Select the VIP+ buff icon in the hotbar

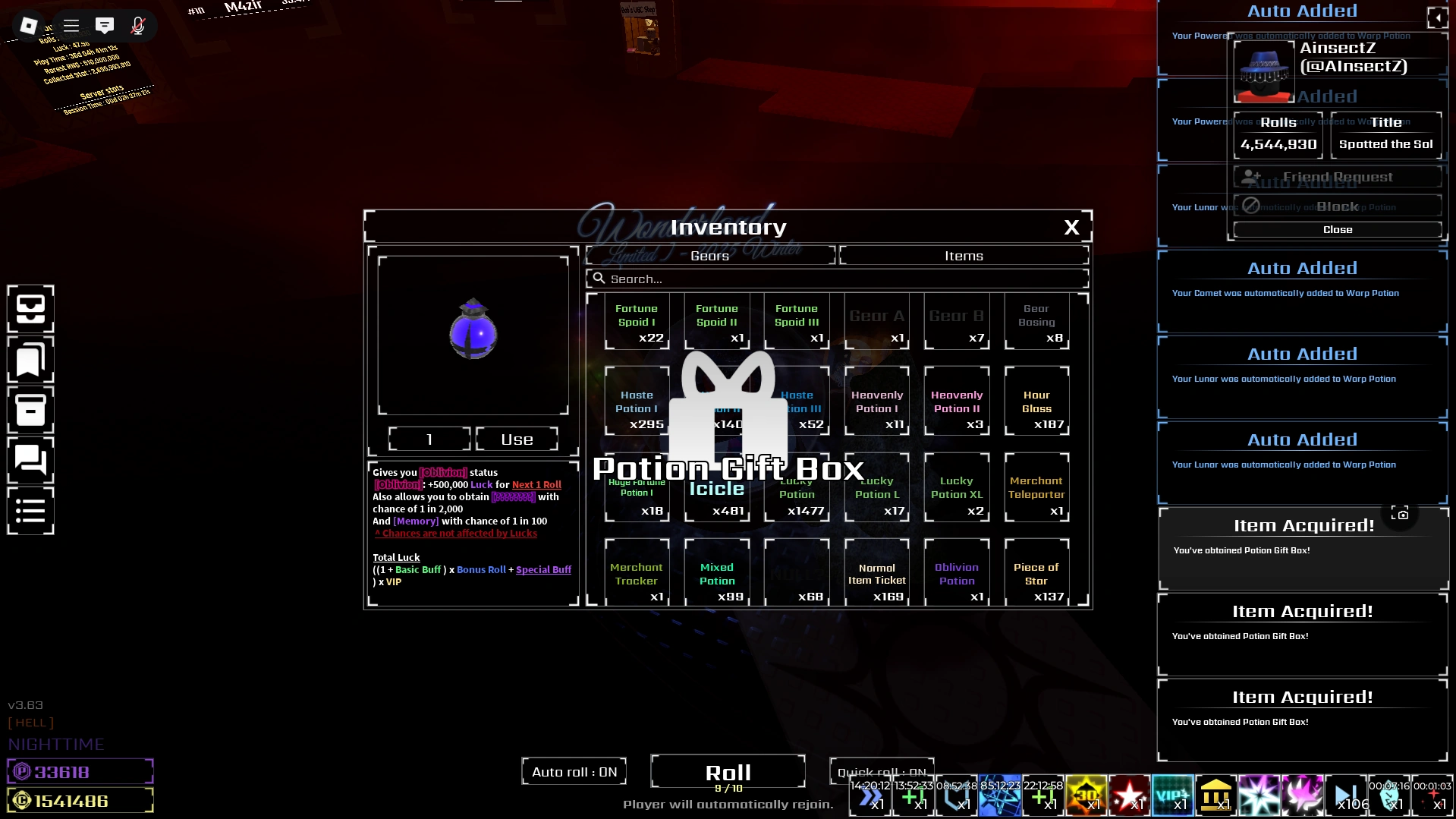(1173, 795)
